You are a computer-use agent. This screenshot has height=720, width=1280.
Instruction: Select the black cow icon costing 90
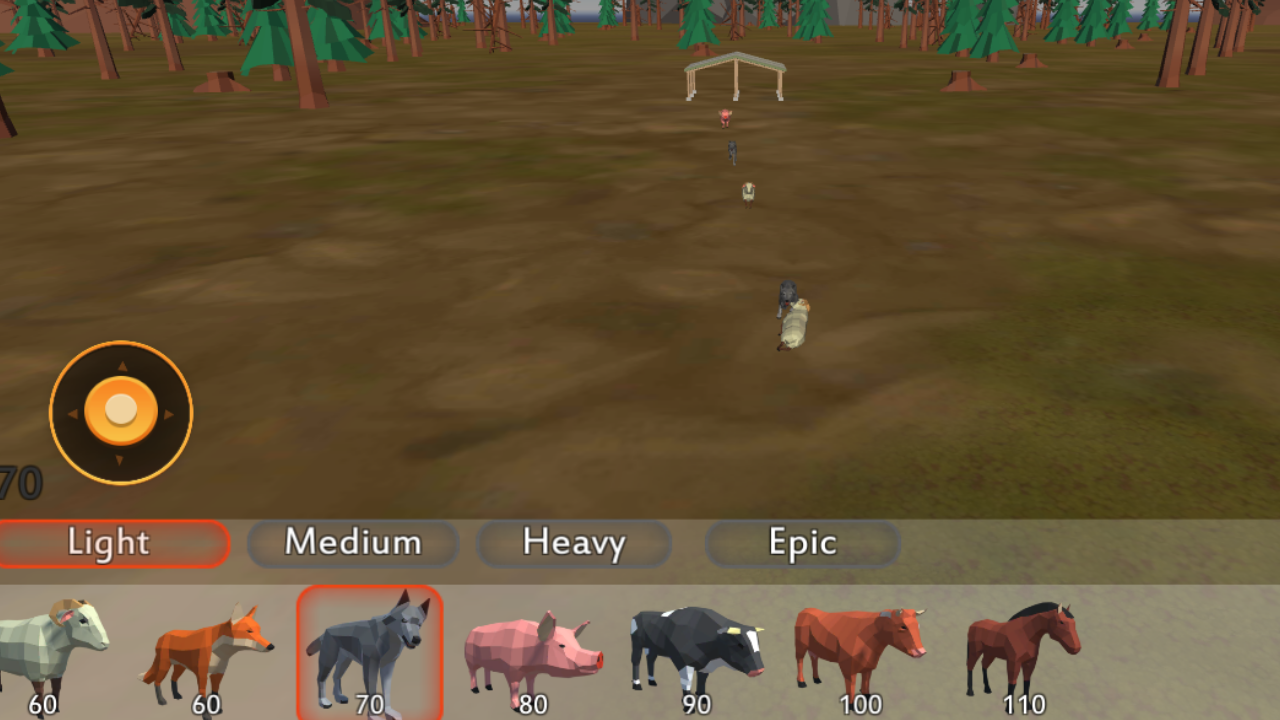tap(695, 650)
